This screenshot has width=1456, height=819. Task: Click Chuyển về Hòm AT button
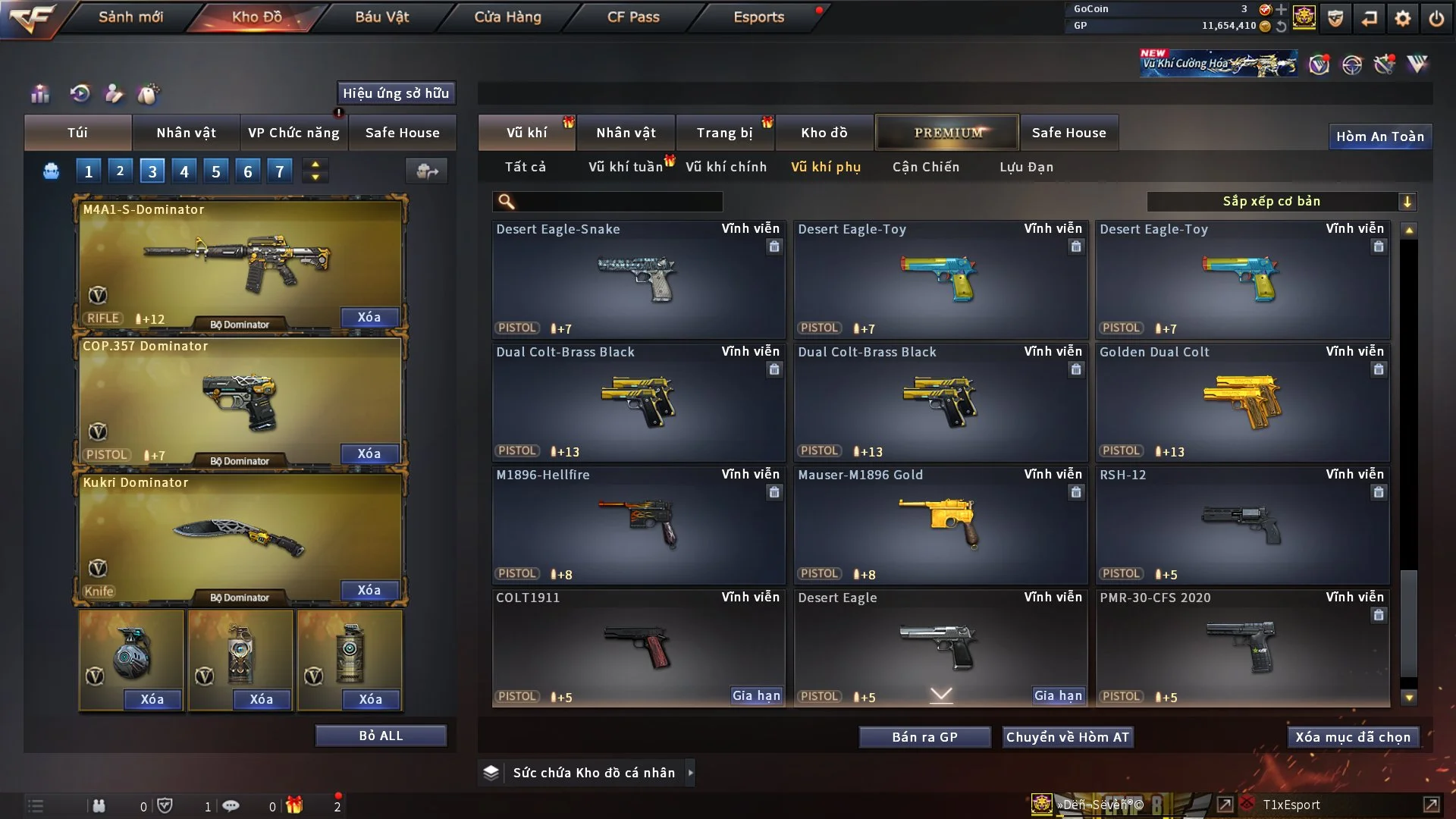[1068, 737]
